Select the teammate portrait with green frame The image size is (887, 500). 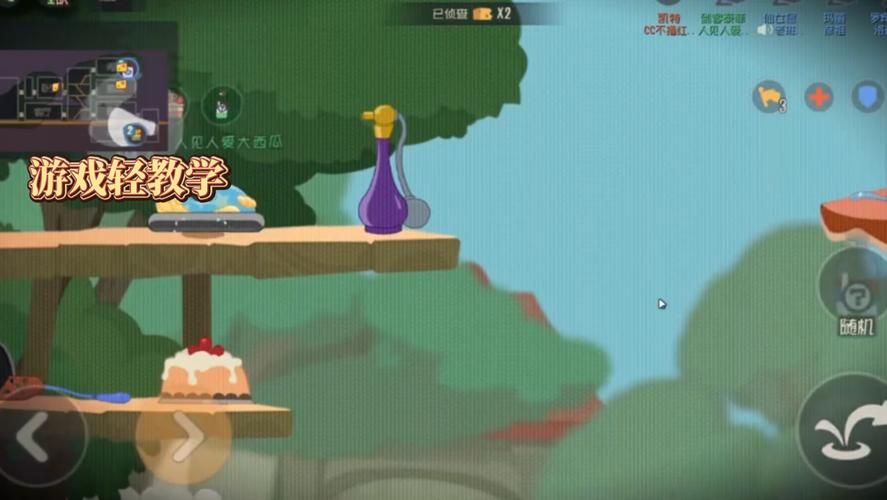pyautogui.click(x=221, y=105)
